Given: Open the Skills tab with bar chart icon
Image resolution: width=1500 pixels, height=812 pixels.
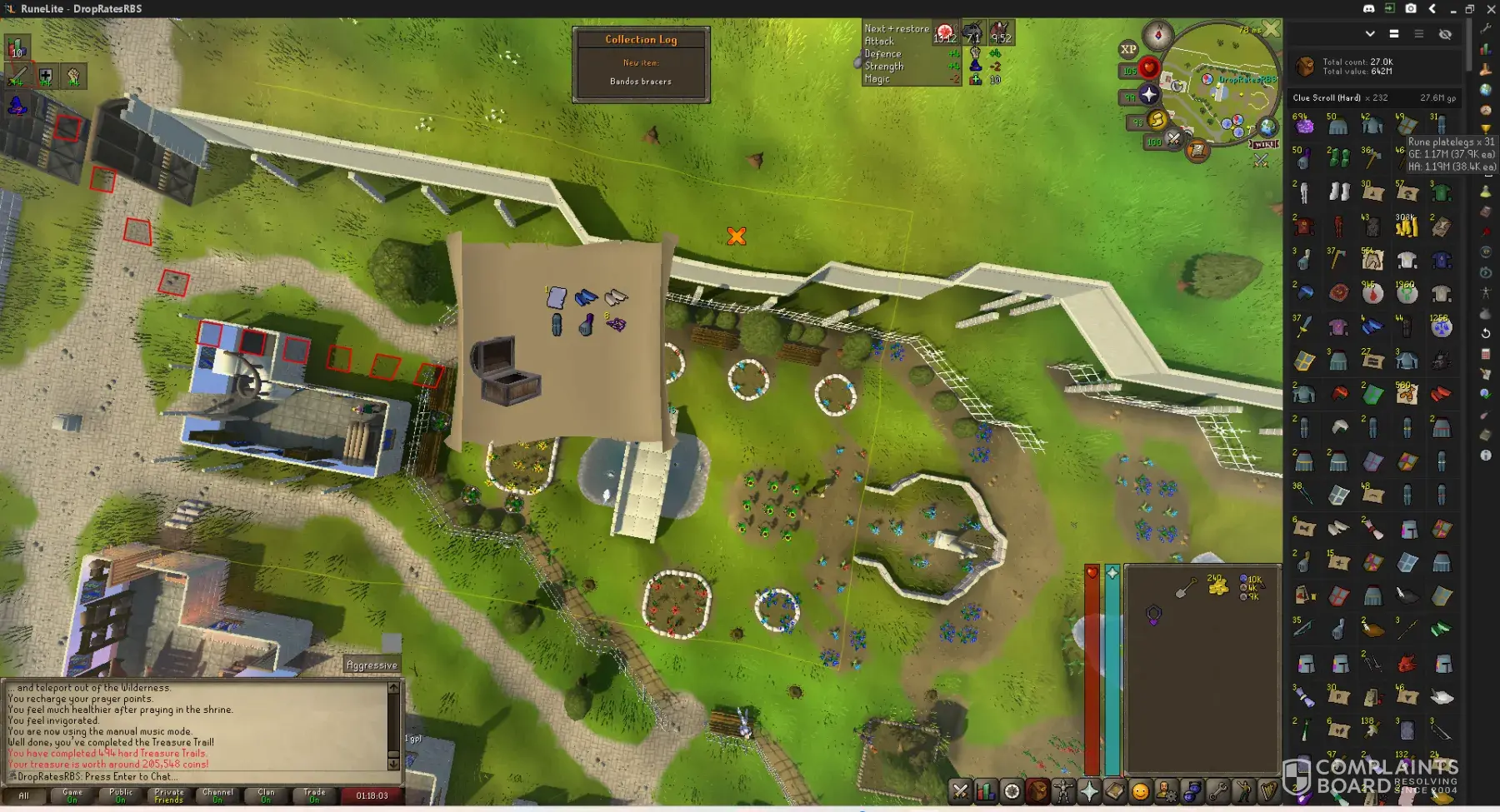Looking at the screenshot, I should (x=986, y=791).
